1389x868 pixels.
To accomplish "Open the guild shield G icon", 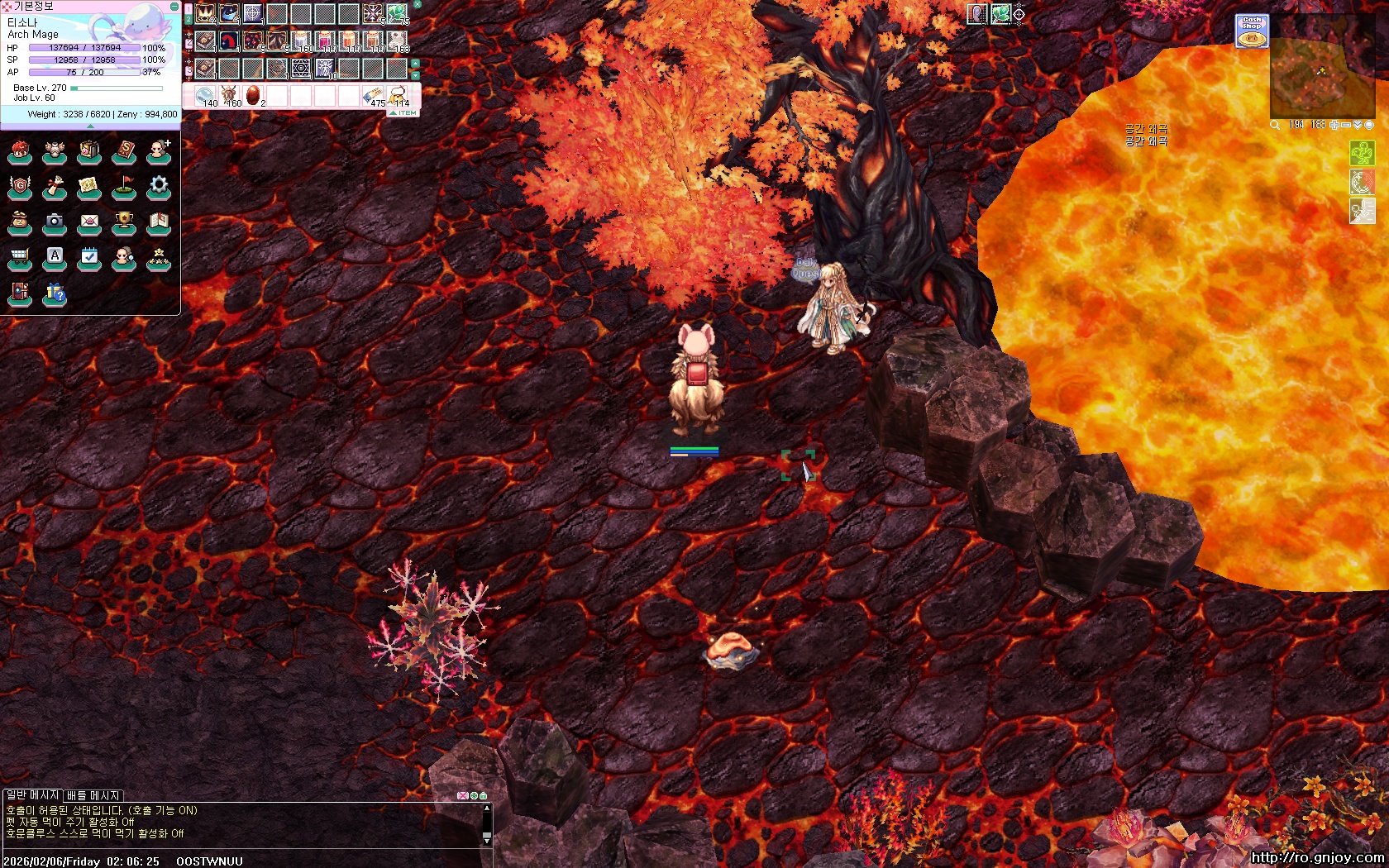I will tap(20, 187).
